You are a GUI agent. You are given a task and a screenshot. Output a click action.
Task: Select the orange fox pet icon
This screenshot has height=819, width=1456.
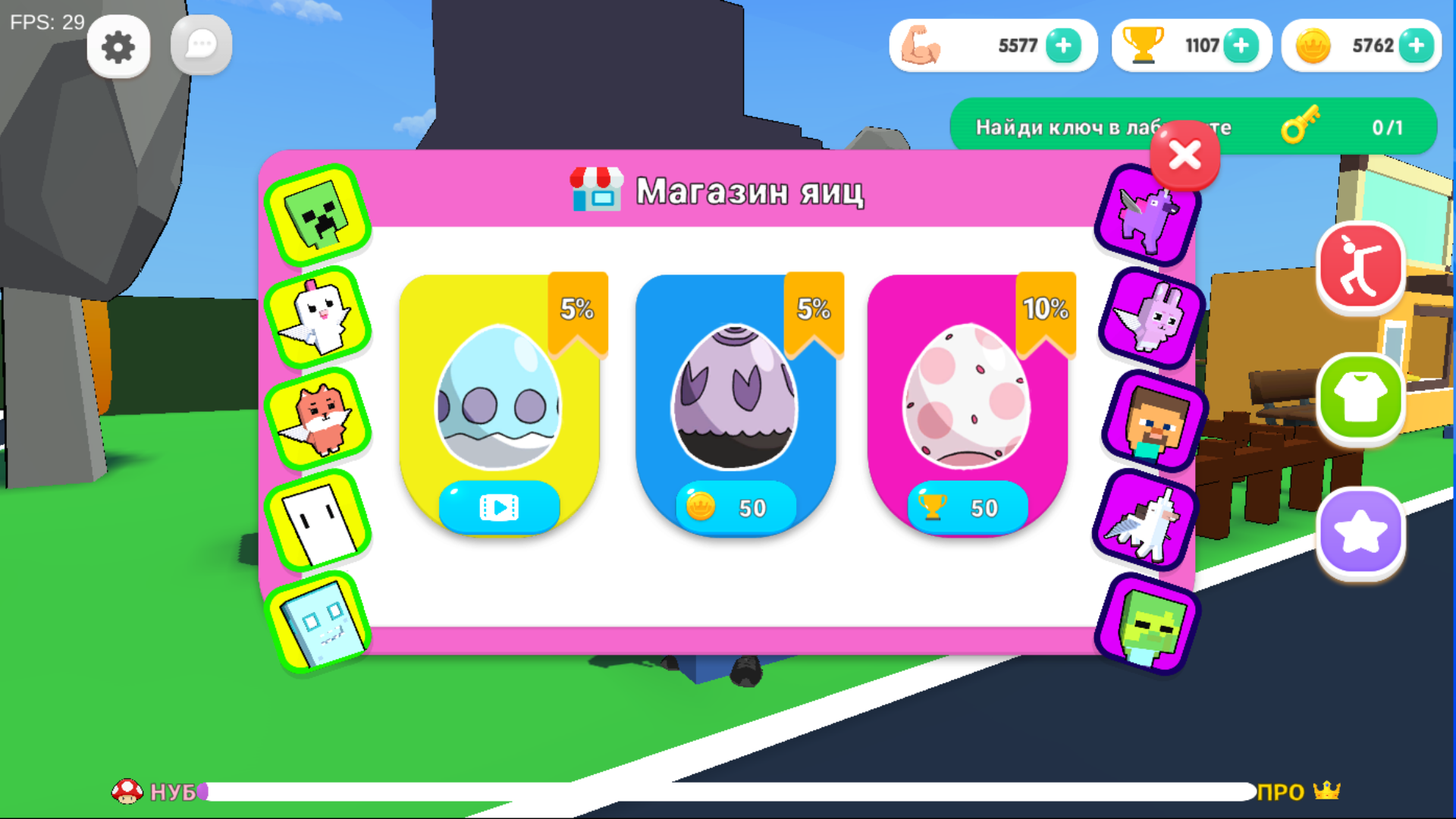tap(318, 416)
